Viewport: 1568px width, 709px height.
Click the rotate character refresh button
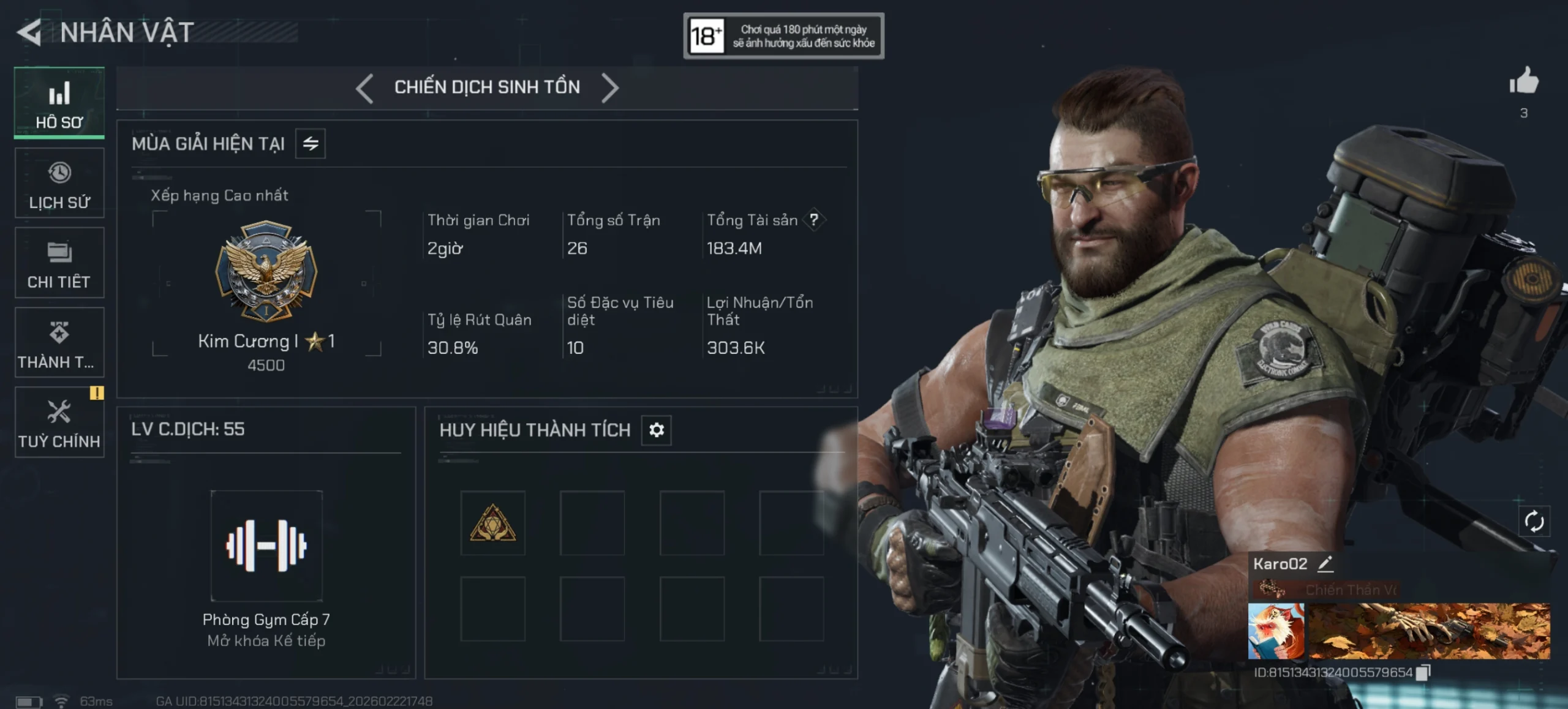tap(1534, 522)
